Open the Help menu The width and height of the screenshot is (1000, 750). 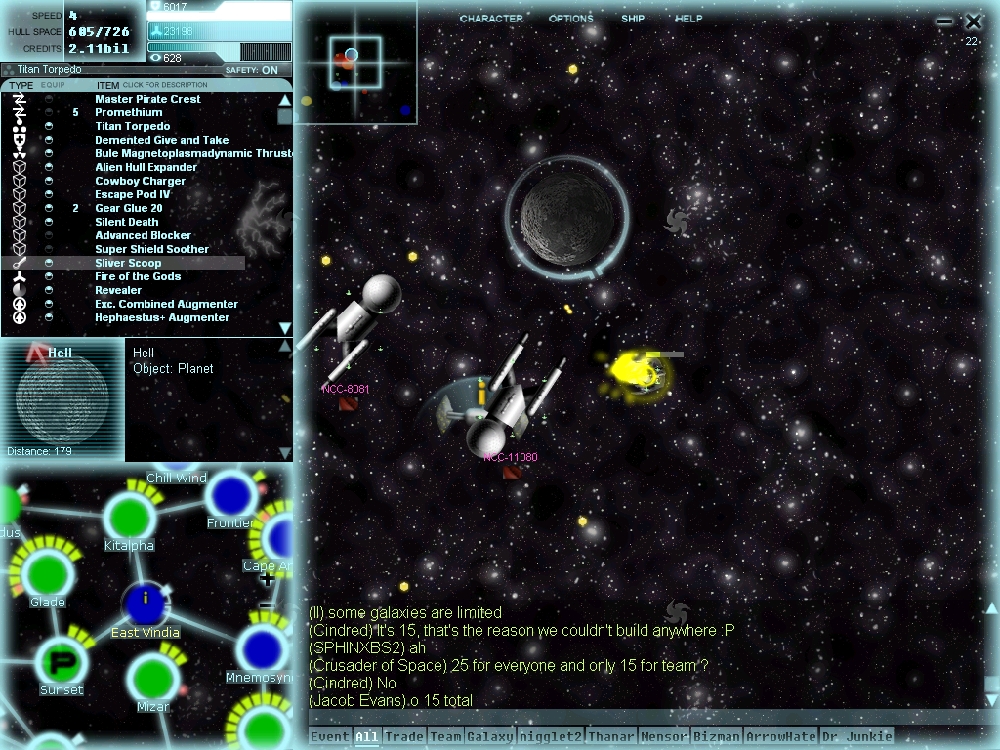688,19
